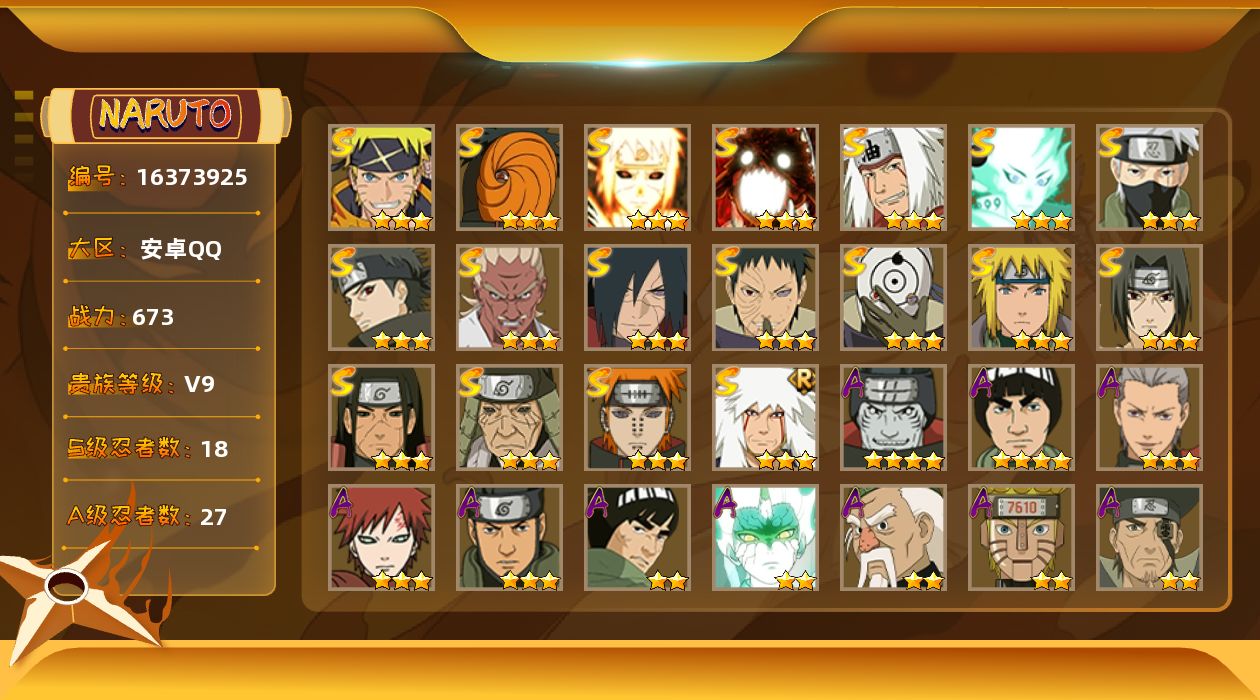
Task: Click the pale green-crested ninja portrait
Action: (765, 537)
